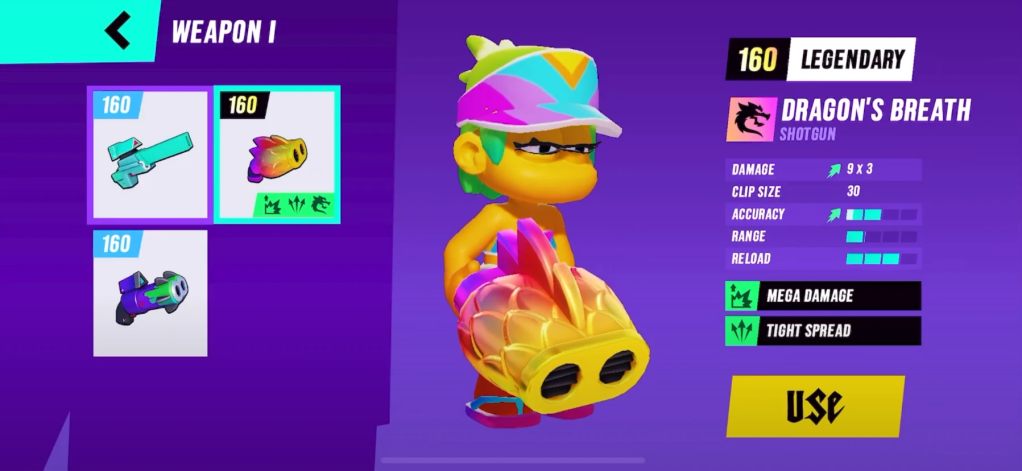Tap the Dragon's Breath dragon emblem icon
Viewport: 1022px width, 471px height.
751,118
